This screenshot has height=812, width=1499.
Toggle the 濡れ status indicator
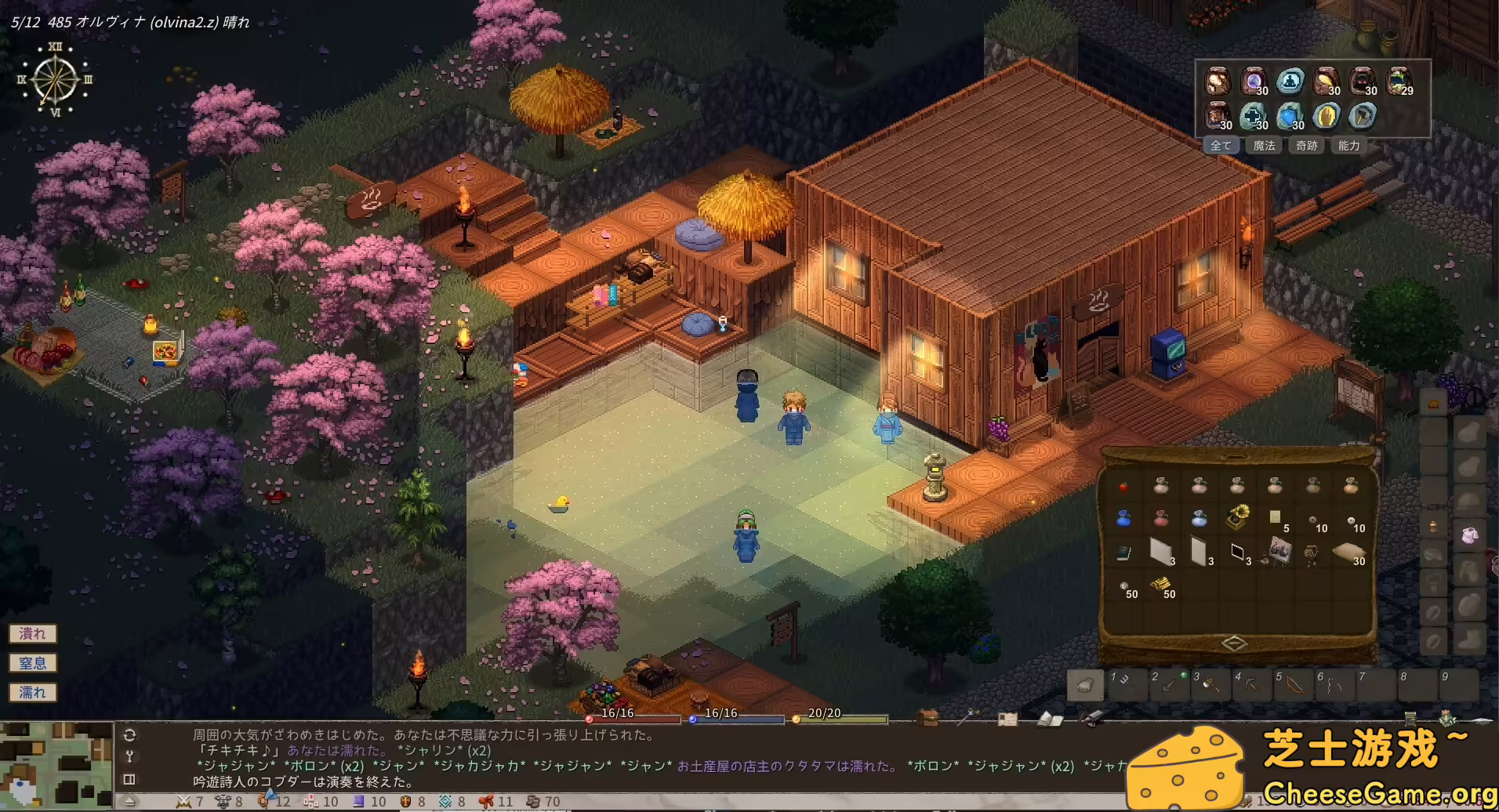(32, 692)
